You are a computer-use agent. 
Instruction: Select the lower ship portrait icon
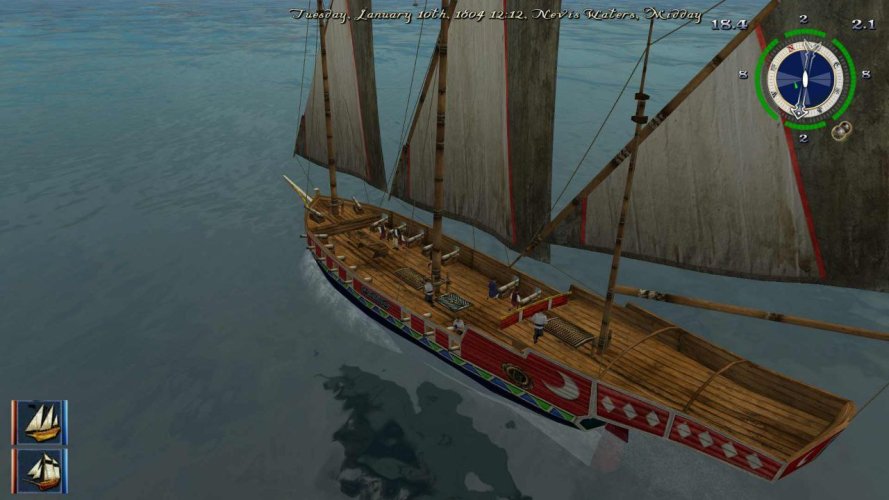pos(40,469)
